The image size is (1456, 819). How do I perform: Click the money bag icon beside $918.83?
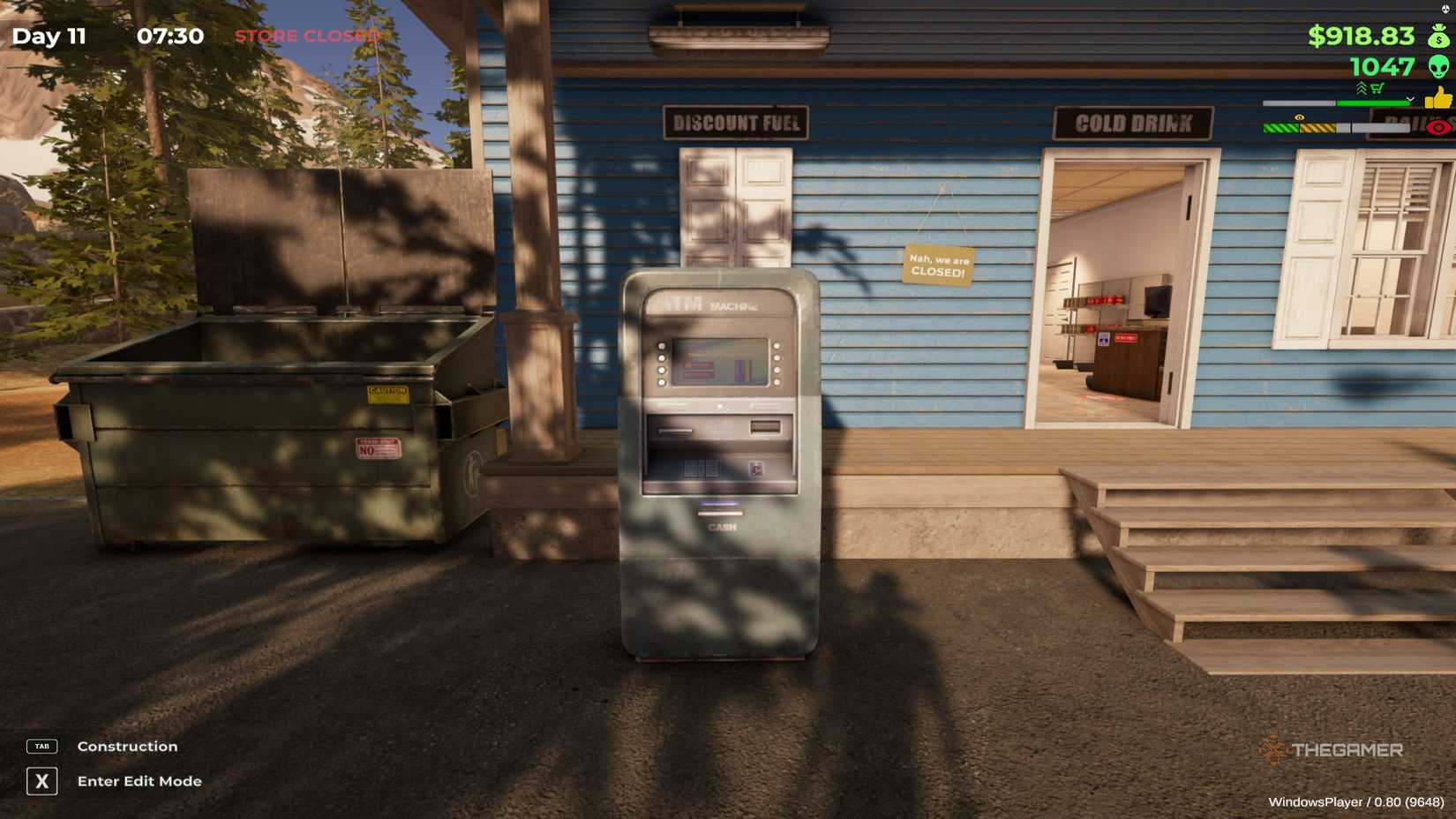(x=1438, y=36)
